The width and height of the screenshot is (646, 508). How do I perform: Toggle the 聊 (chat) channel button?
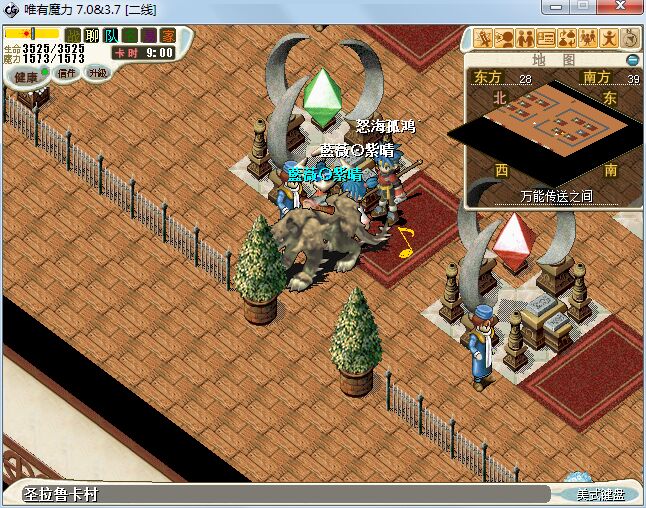click(91, 36)
